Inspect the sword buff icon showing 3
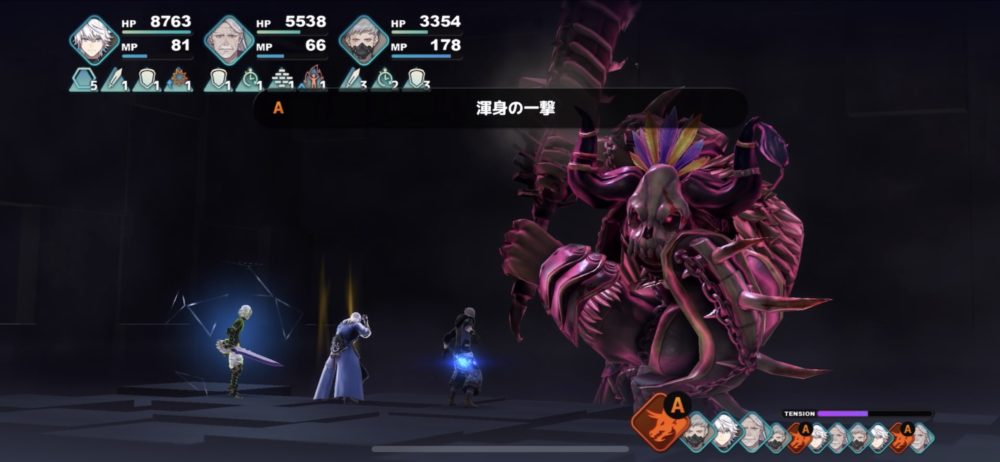The width and height of the screenshot is (1000, 462). click(352, 79)
